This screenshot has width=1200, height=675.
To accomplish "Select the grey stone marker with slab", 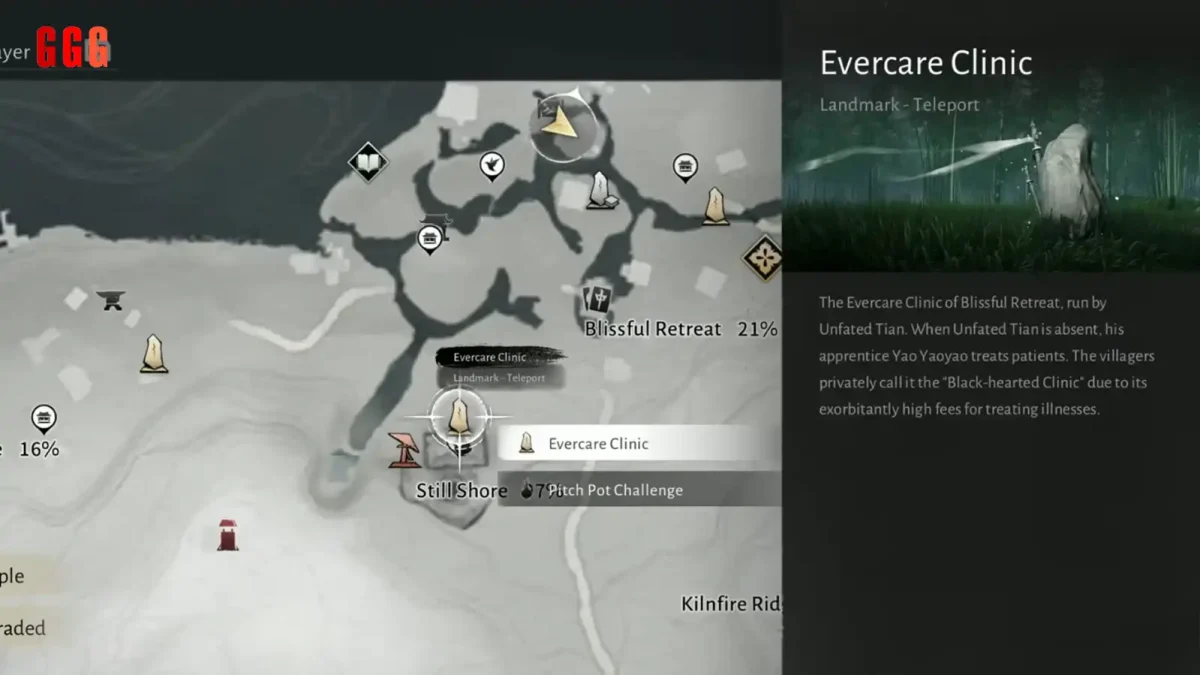I will click(x=600, y=190).
